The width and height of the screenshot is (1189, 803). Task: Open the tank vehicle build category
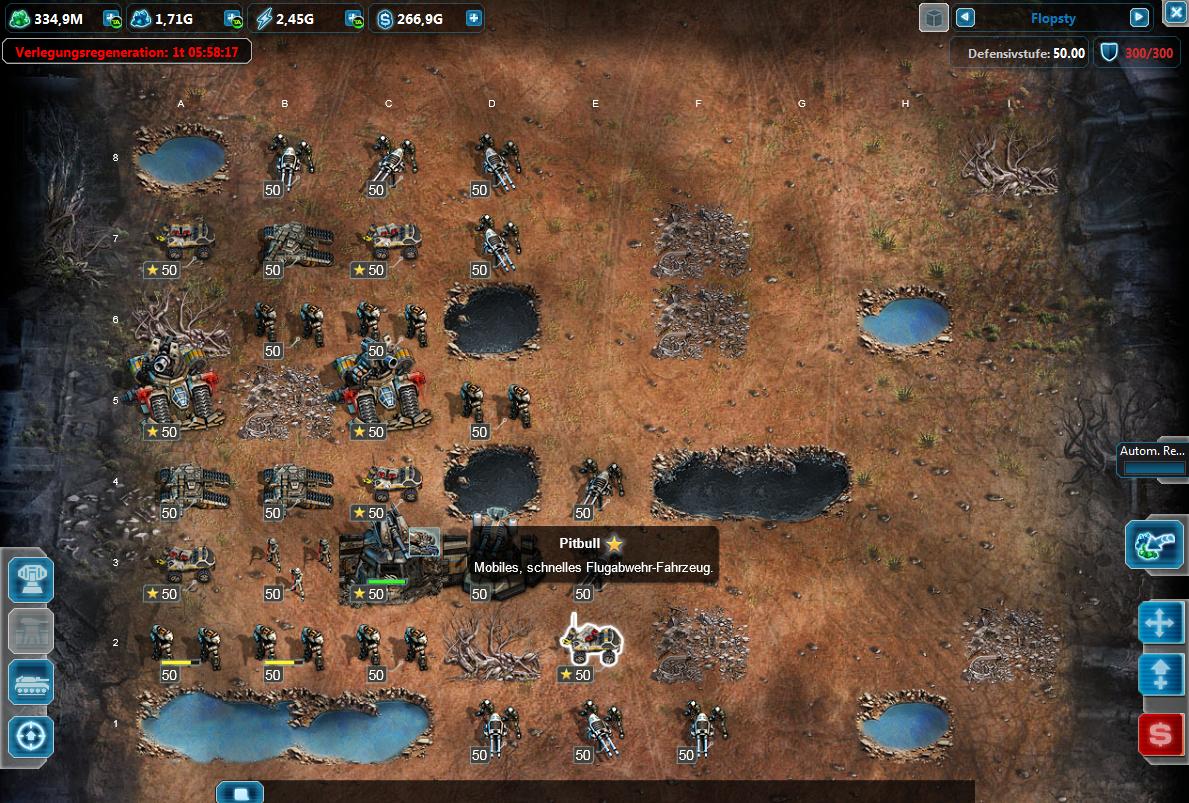pyautogui.click(x=31, y=683)
